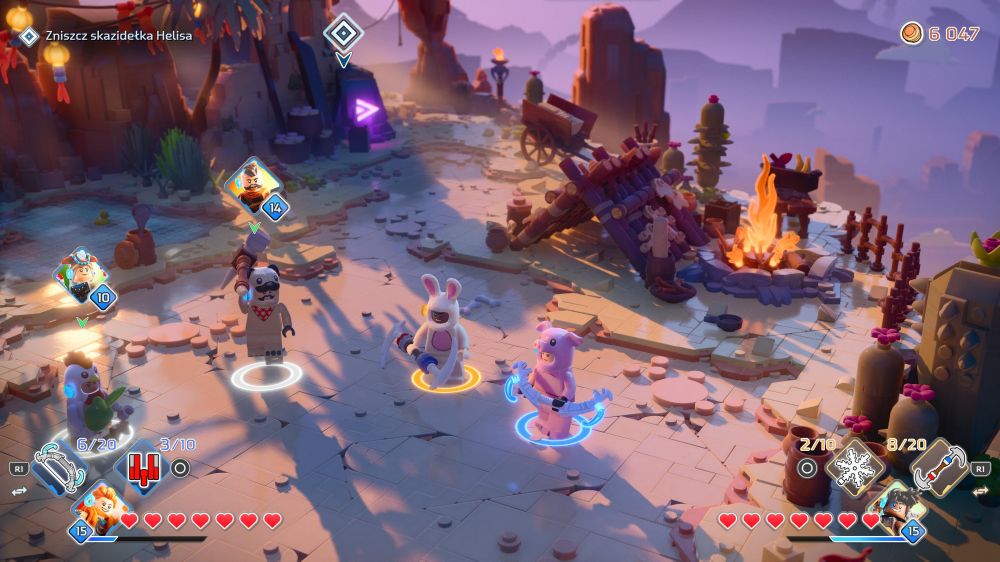The image size is (1000, 562).
Task: Click the diamond objective waypoint marker
Action: click(x=343, y=33)
